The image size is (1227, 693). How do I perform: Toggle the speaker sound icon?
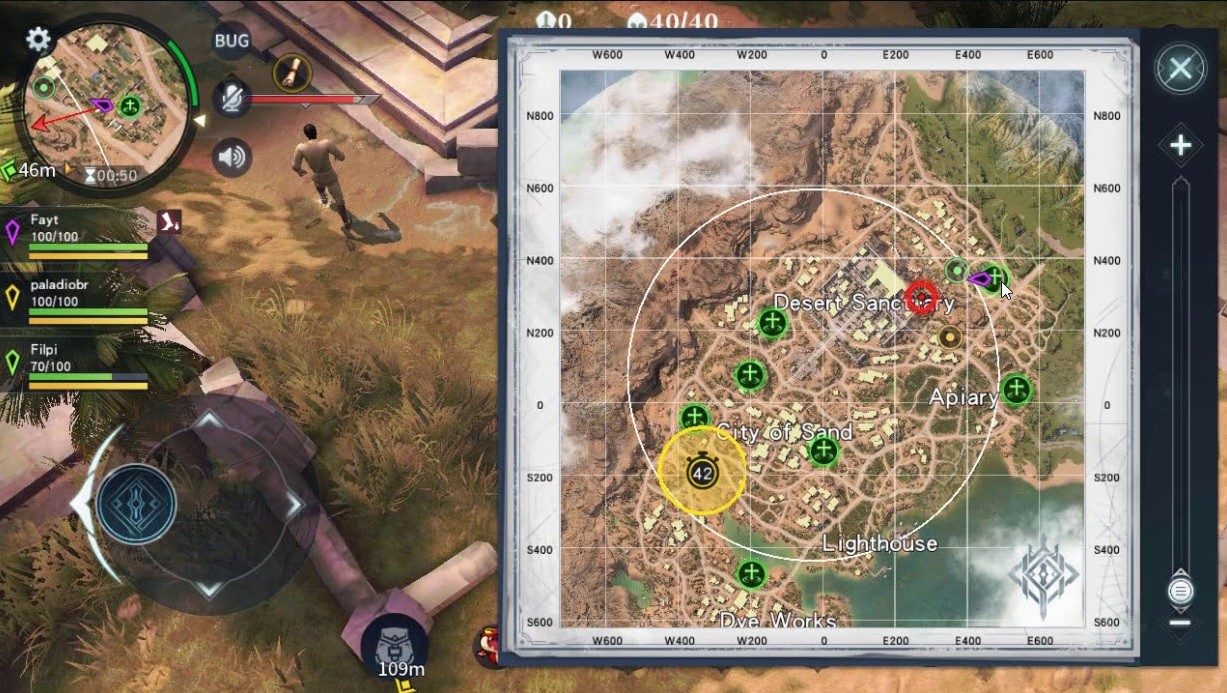(x=232, y=157)
